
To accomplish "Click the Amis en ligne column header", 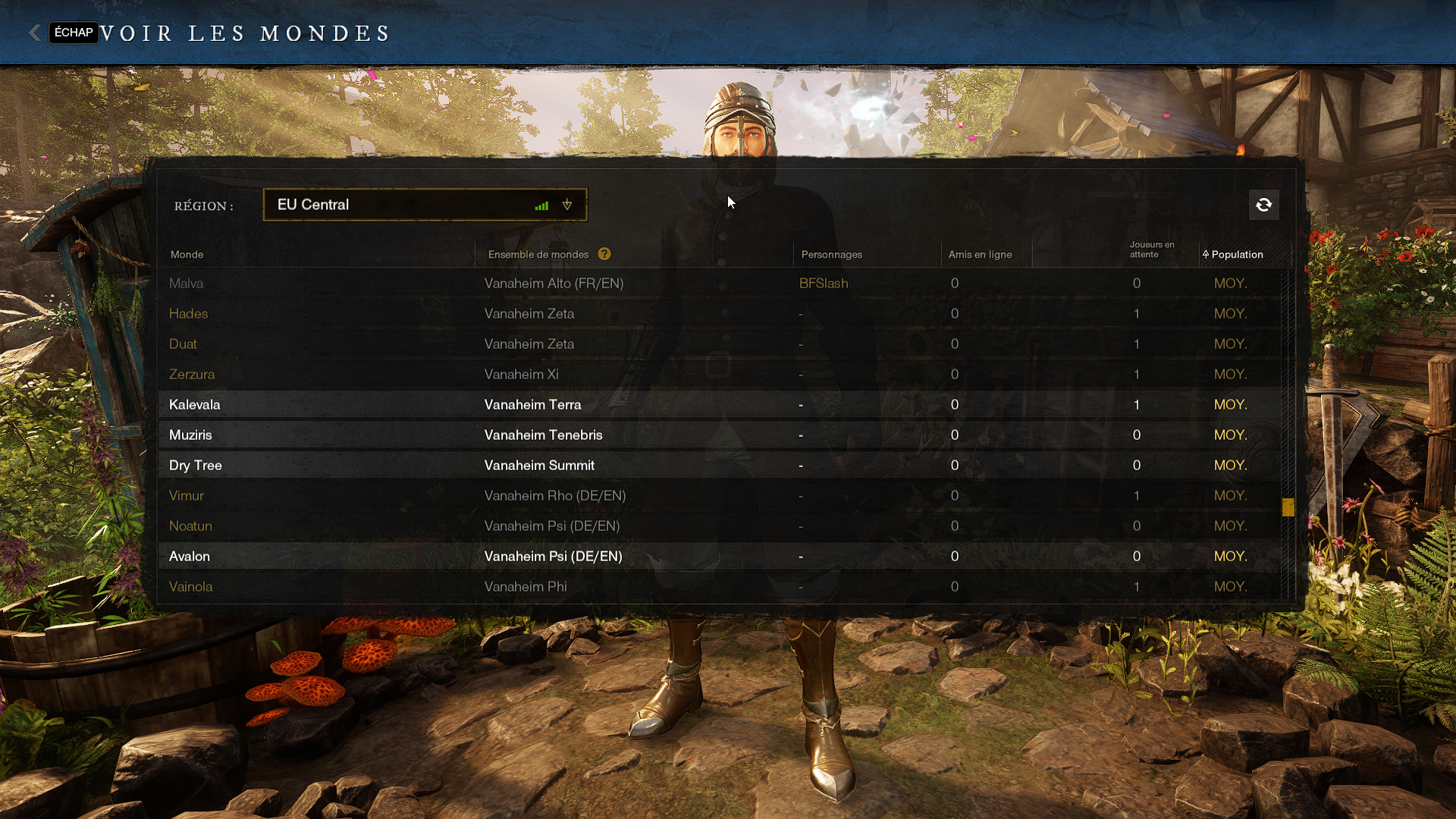I will 981,255.
